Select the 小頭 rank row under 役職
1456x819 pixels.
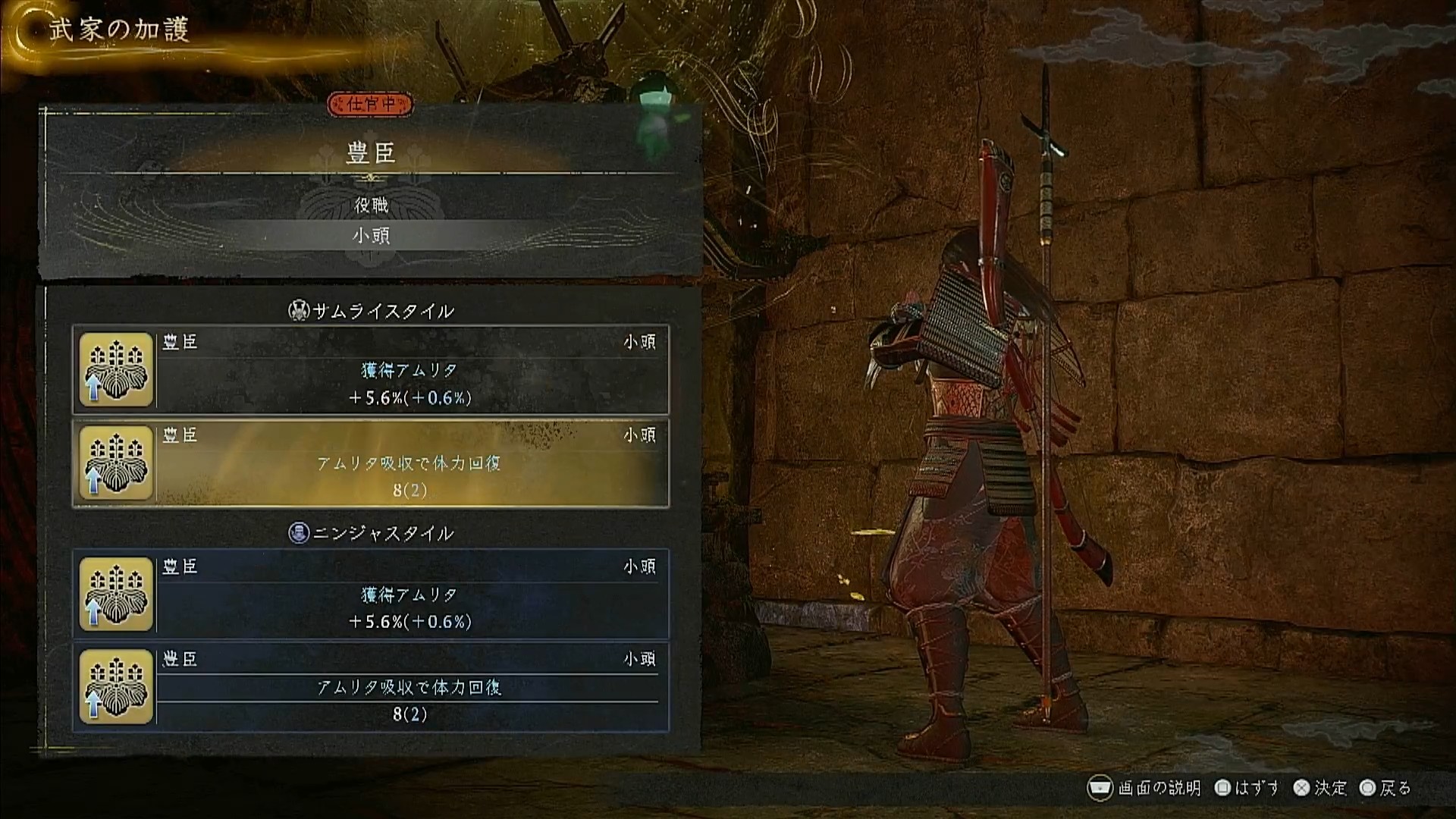371,236
